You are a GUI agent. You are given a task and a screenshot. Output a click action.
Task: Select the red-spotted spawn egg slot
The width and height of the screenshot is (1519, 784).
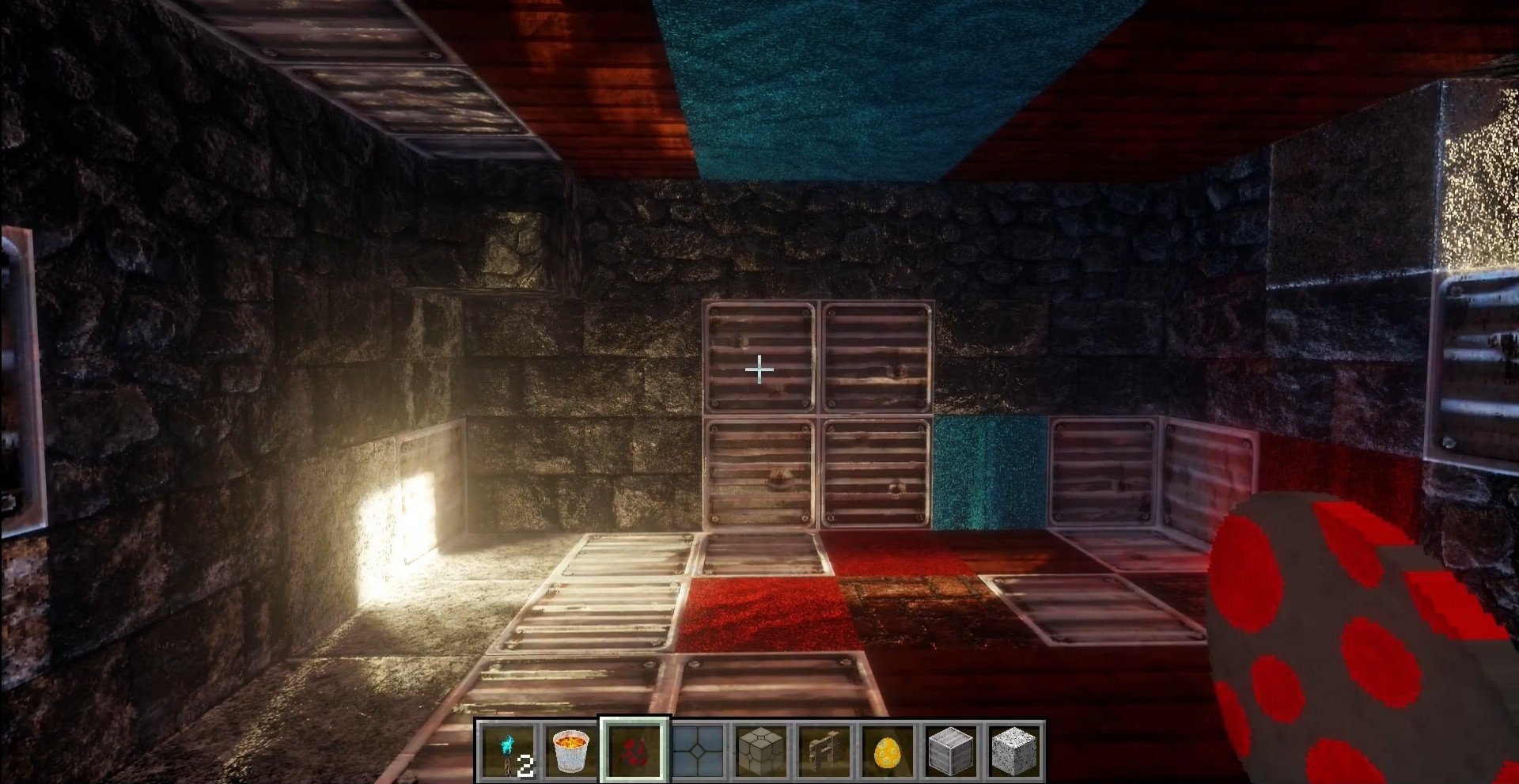(635, 751)
